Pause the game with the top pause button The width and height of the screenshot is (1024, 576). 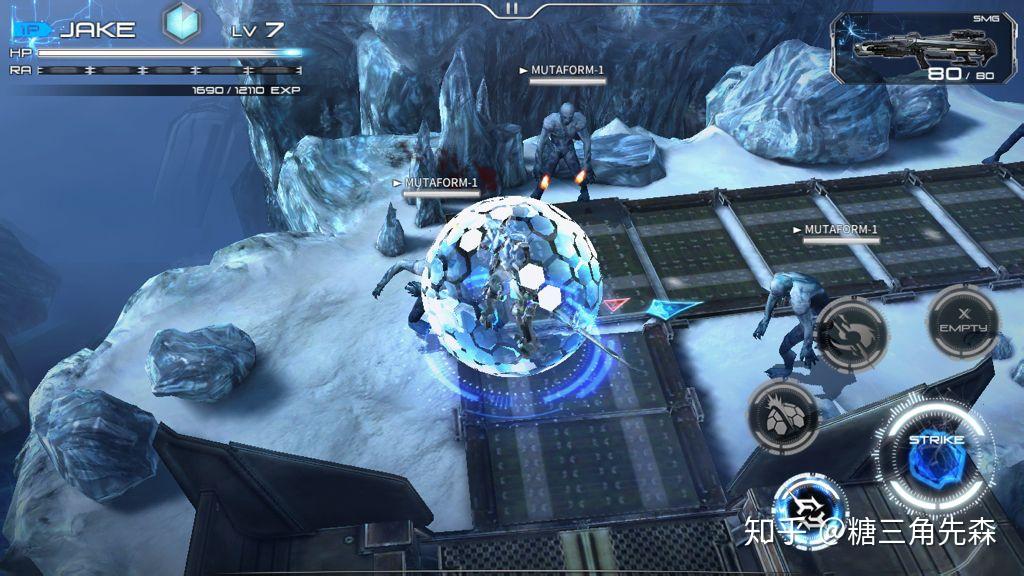point(512,8)
